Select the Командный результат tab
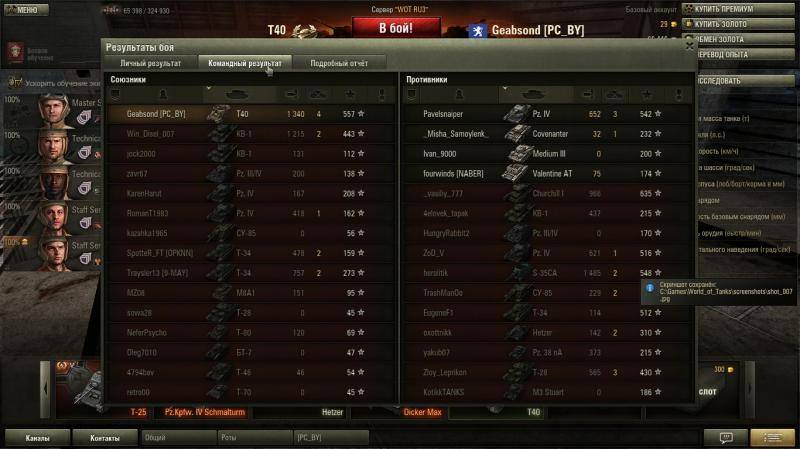 (x=244, y=63)
